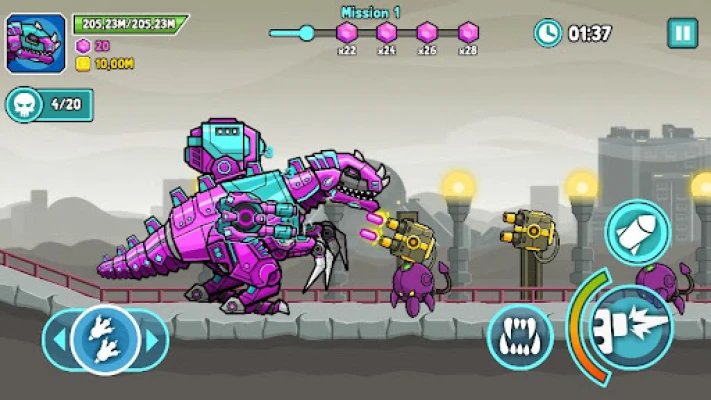Viewport: 711px width, 400px height.
Task: Move the robot right with the arrow
Action: tap(153, 340)
